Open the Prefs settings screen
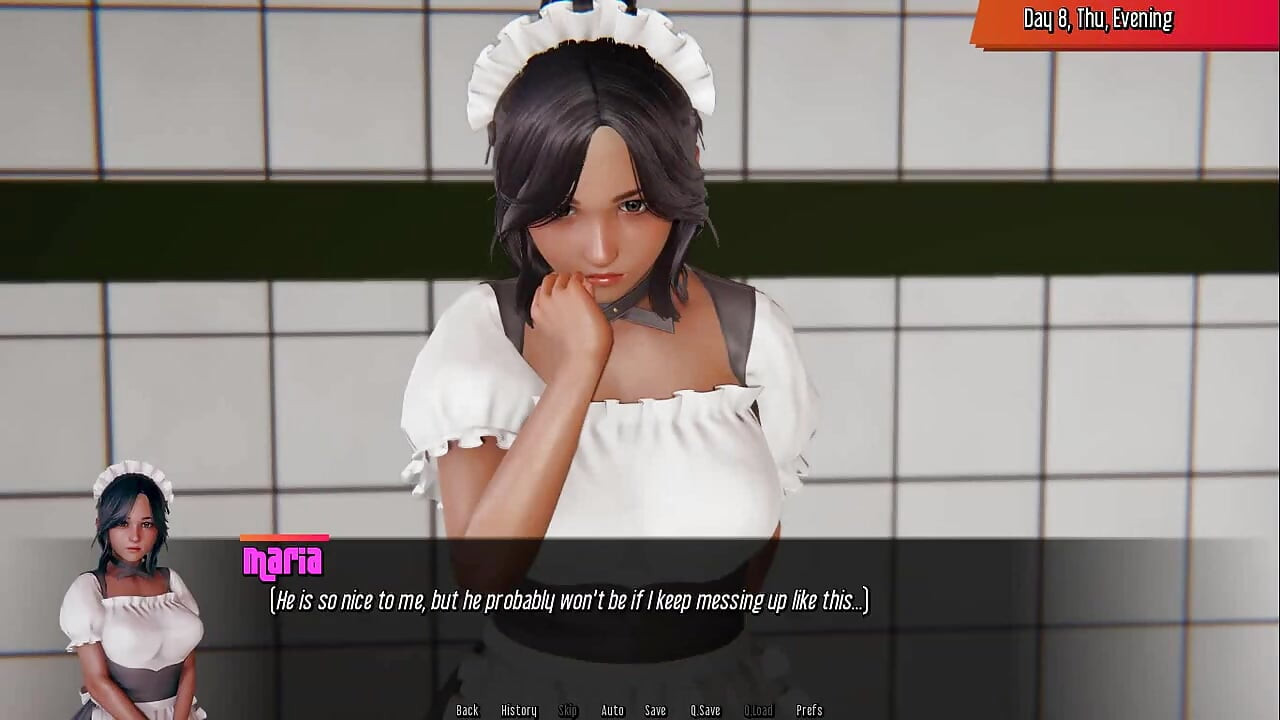 [811, 710]
